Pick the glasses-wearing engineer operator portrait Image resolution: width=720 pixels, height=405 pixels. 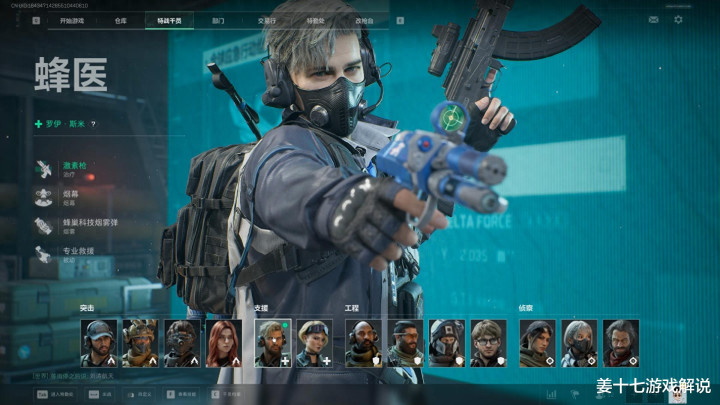[488, 343]
